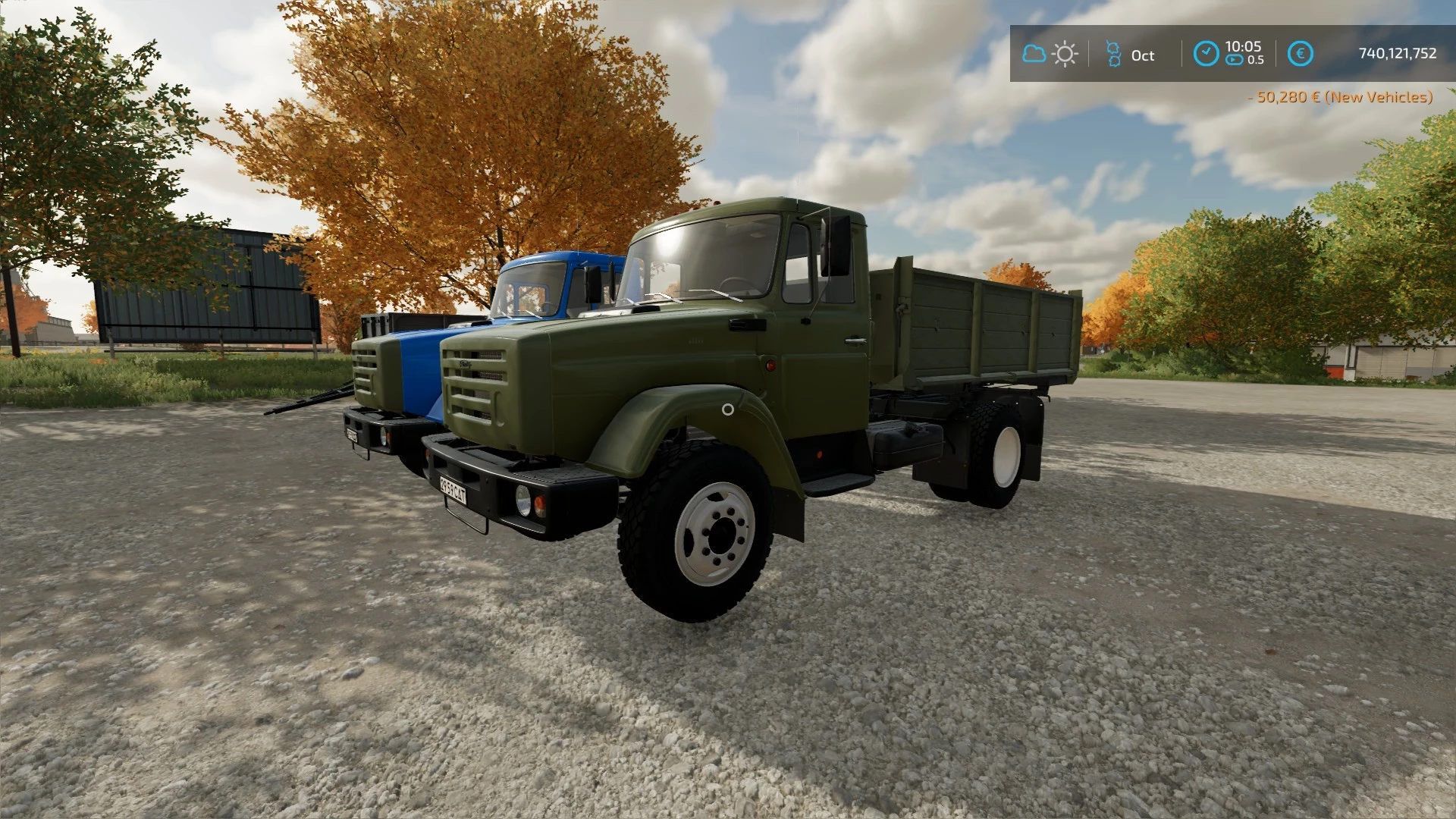The height and width of the screenshot is (819, 1456).
Task: Click the cloudy weather icon
Action: [1034, 53]
